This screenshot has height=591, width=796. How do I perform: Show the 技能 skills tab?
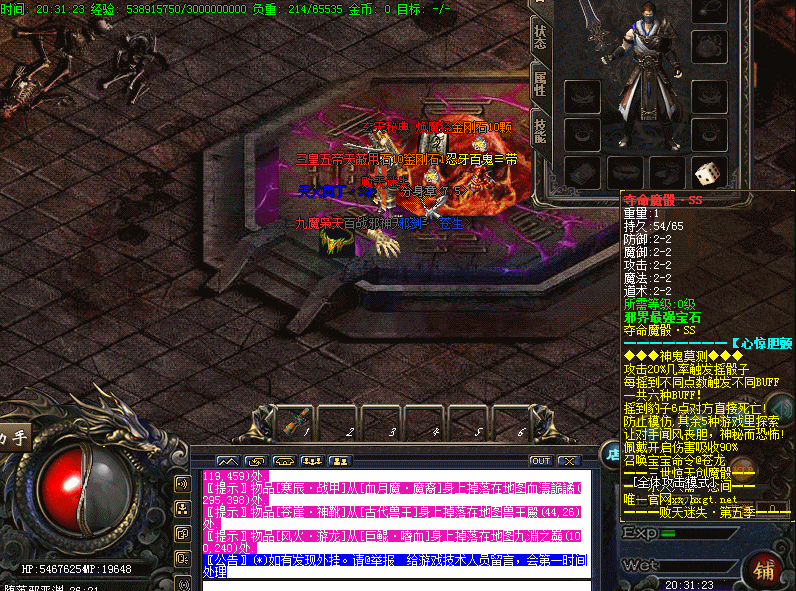tap(539, 132)
